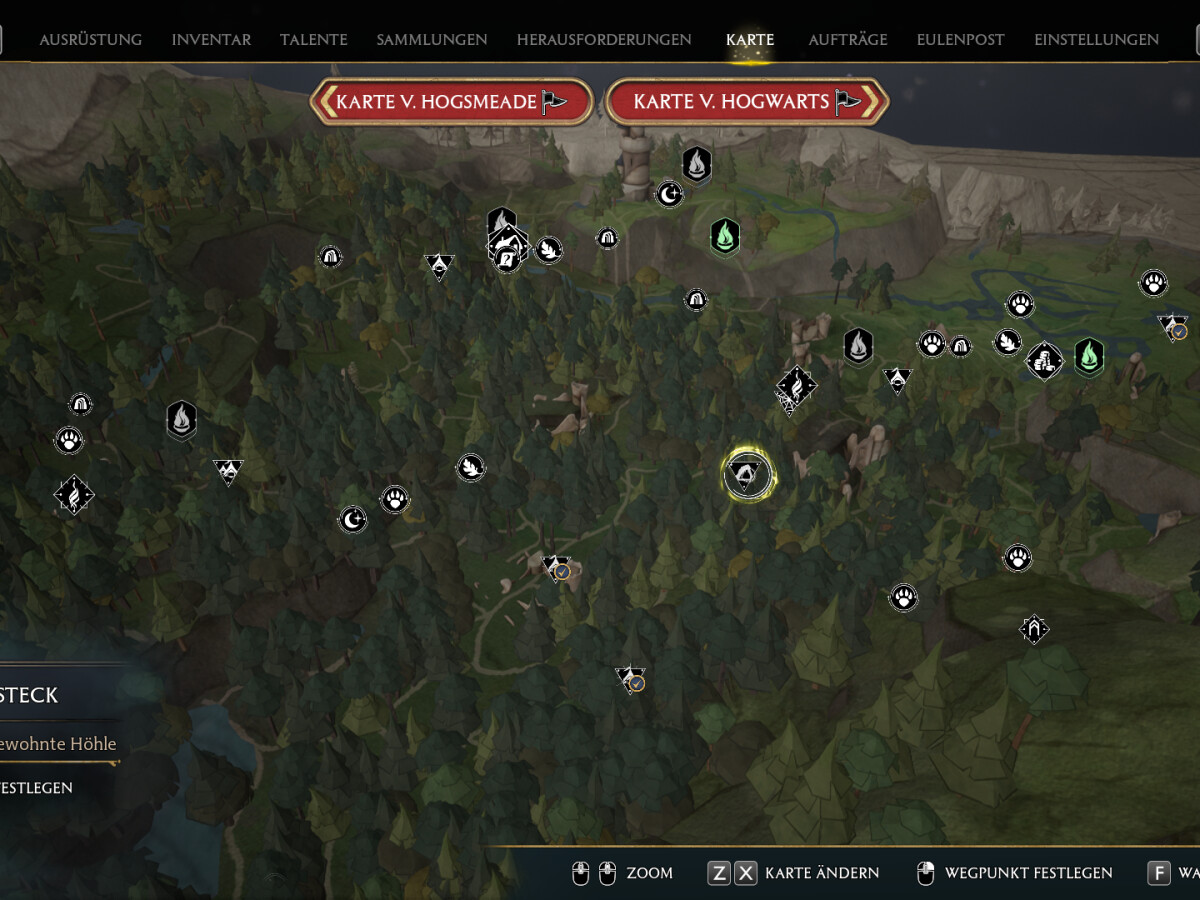View the Aufträge tab
The width and height of the screenshot is (1200, 900).
(x=848, y=40)
